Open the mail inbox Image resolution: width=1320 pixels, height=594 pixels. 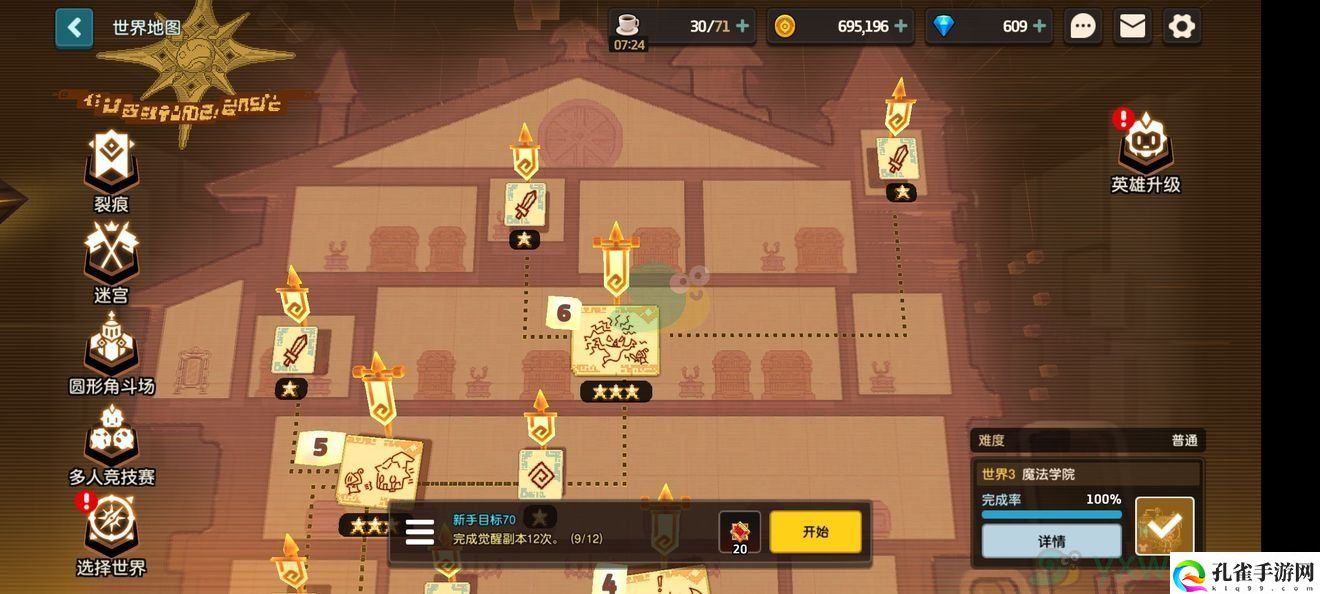tap(1132, 27)
